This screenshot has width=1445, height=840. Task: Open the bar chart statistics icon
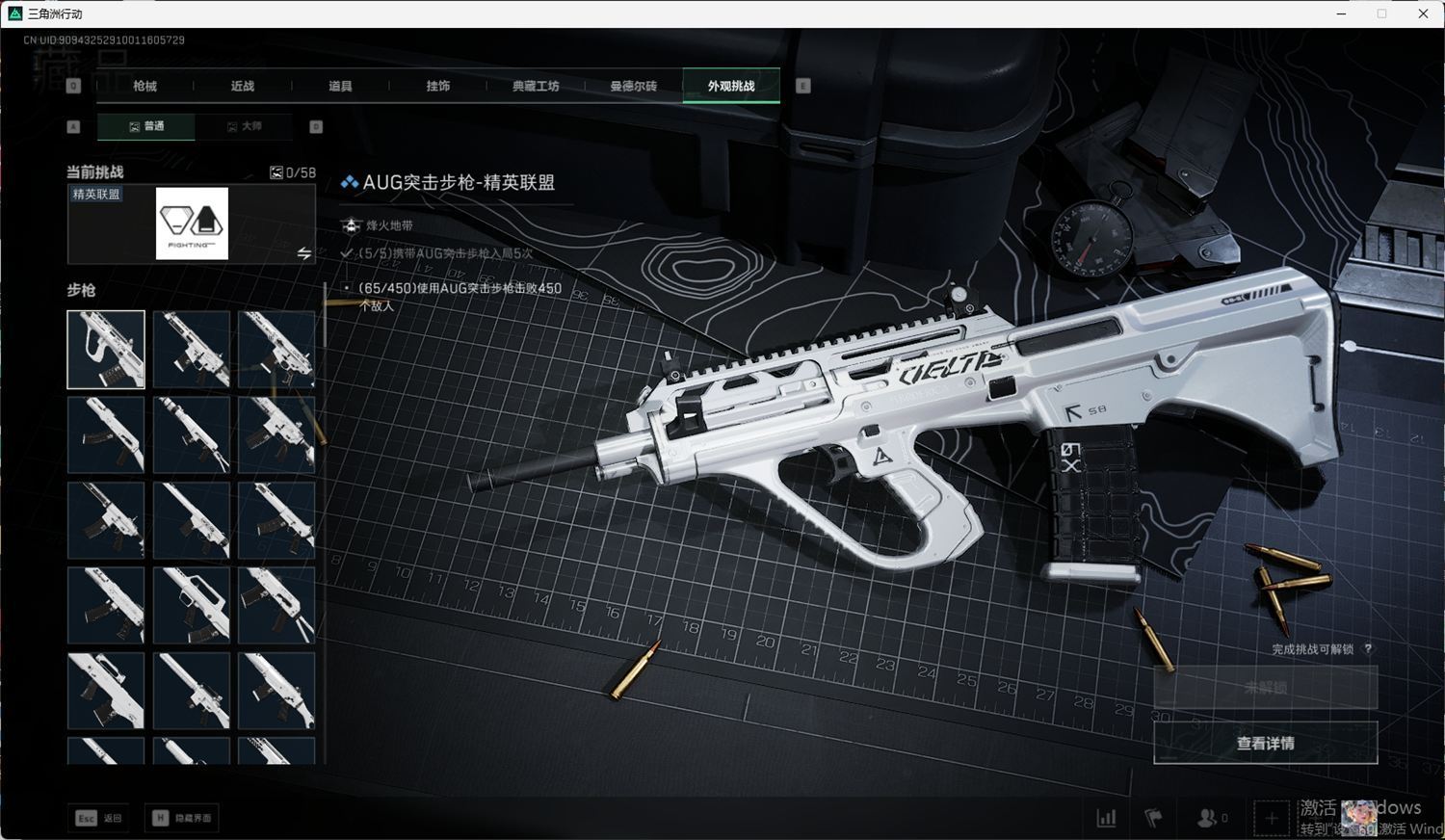tap(1106, 818)
